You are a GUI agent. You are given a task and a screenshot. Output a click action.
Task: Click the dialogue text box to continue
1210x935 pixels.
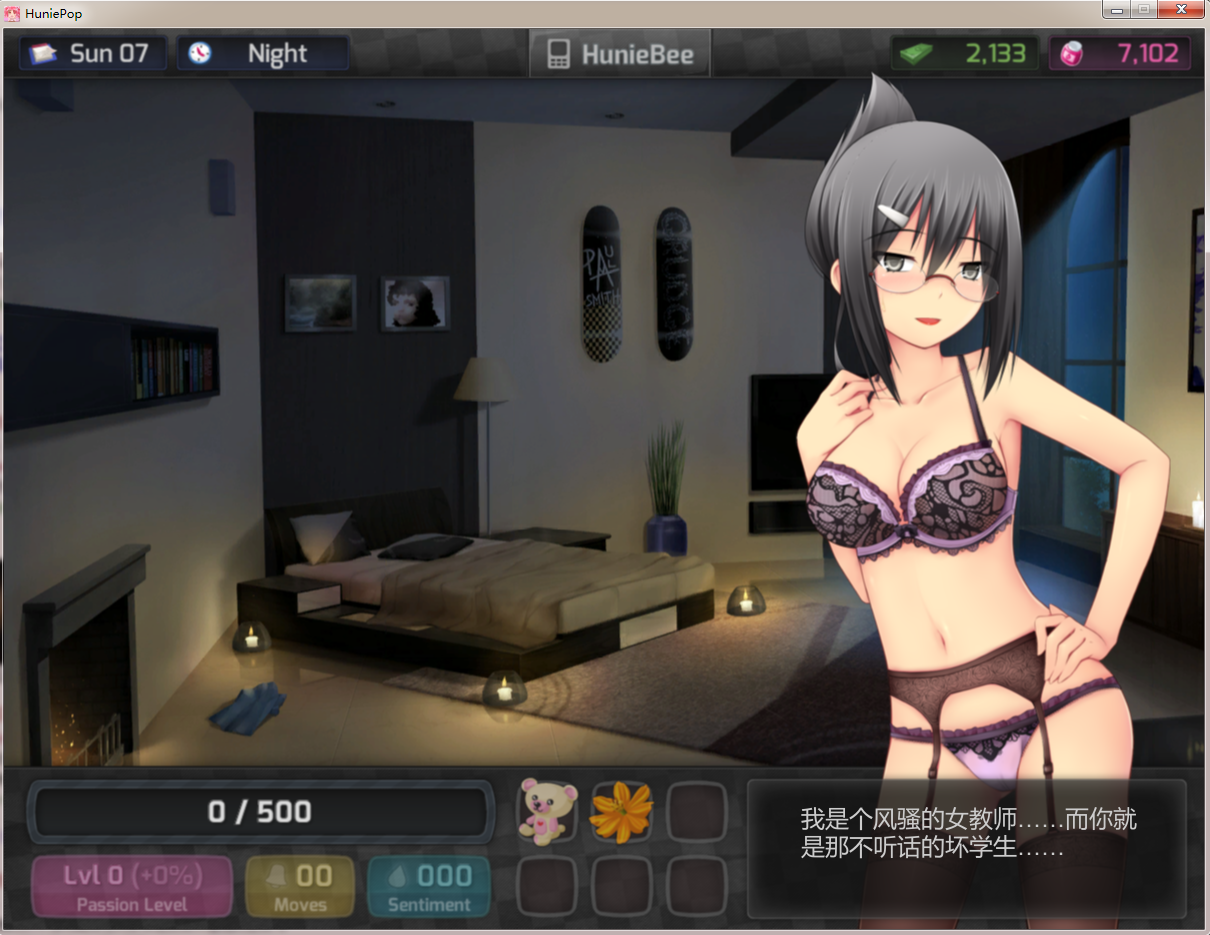(x=966, y=848)
